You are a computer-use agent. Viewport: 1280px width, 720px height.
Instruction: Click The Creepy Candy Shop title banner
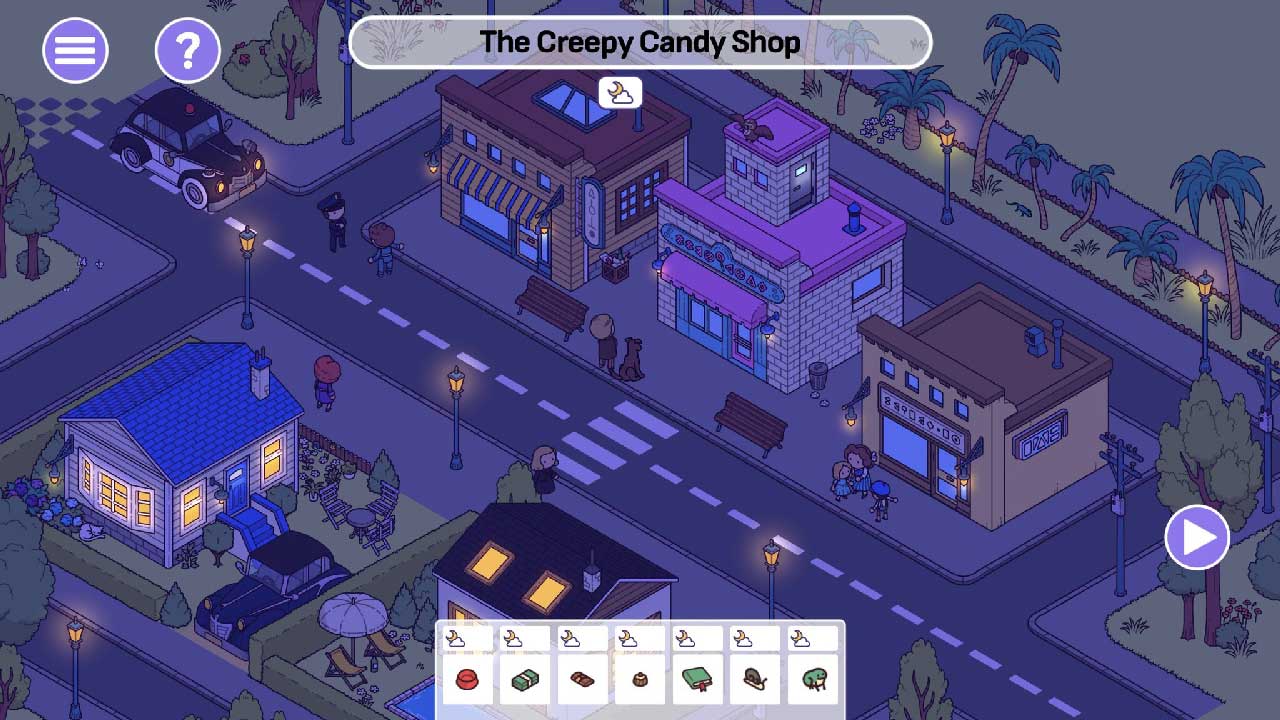pyautogui.click(x=640, y=42)
